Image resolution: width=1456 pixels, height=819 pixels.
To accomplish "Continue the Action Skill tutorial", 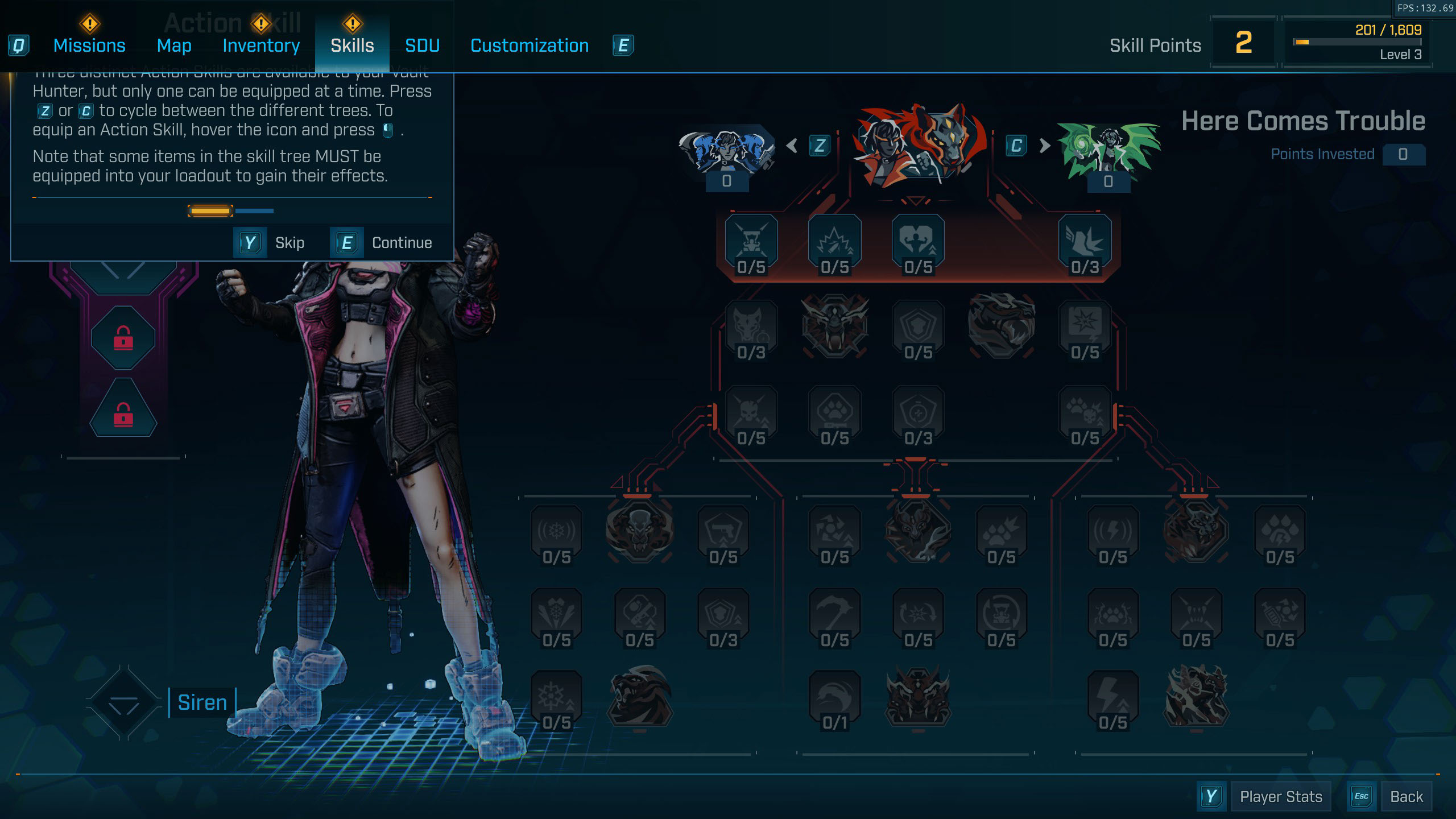I will [382, 243].
